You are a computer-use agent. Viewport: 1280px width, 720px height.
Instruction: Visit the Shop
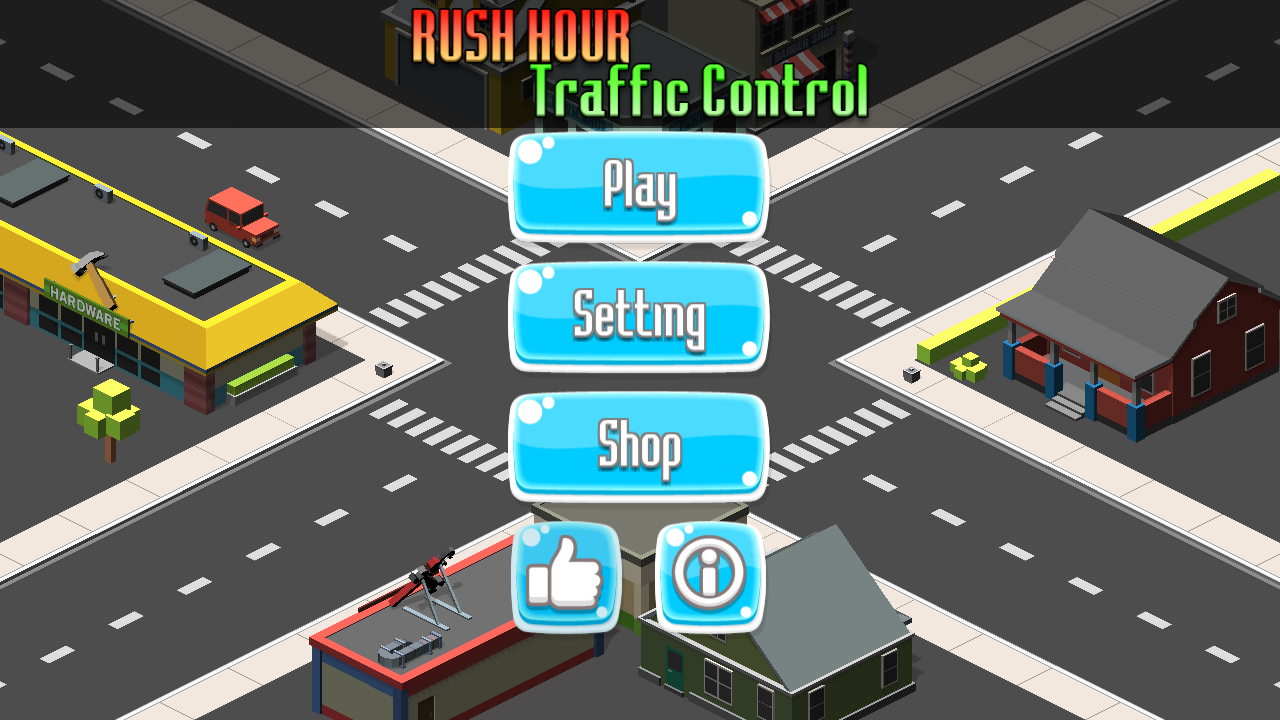coord(639,447)
